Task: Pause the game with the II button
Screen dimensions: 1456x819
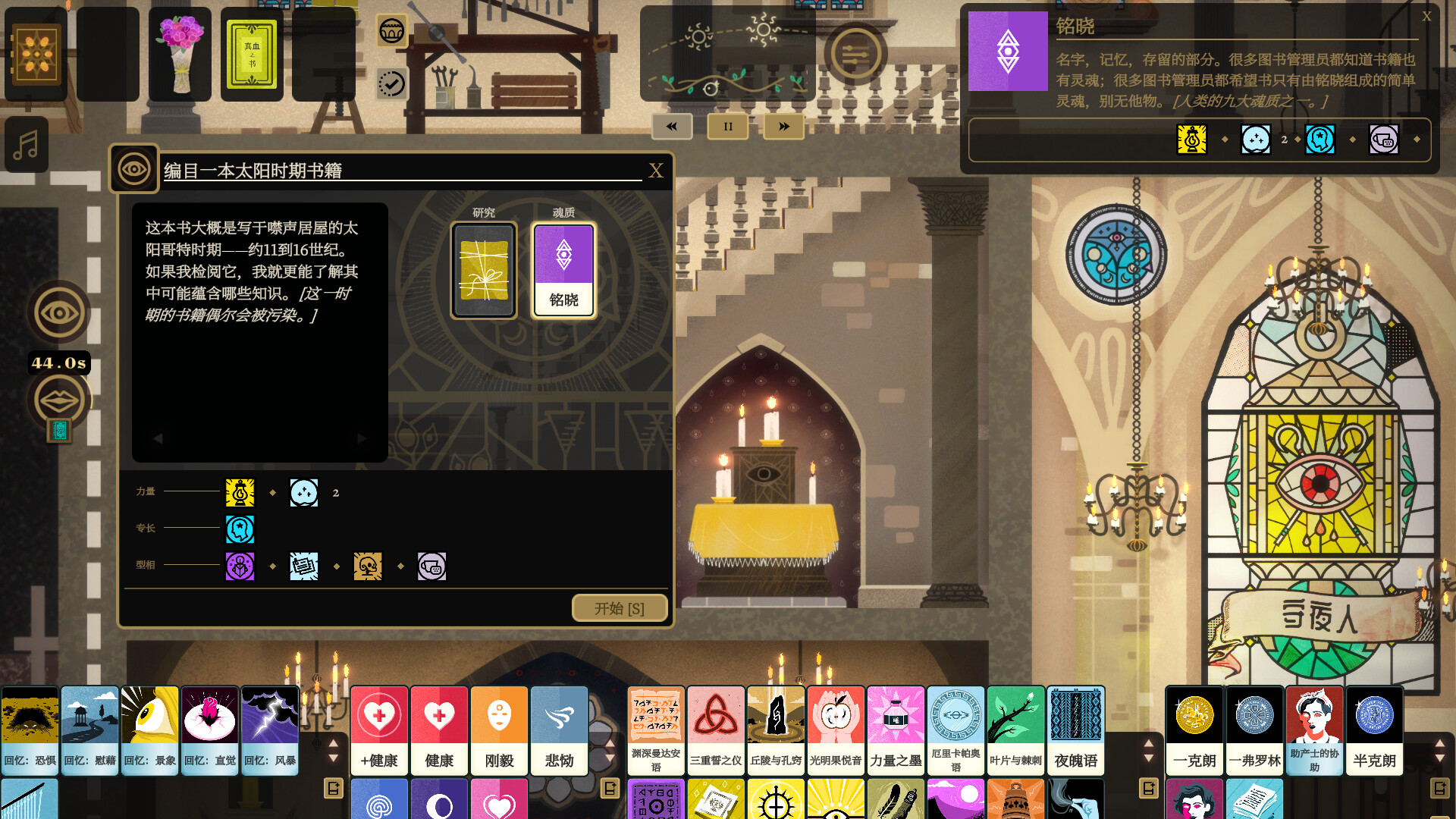Action: 727,127
